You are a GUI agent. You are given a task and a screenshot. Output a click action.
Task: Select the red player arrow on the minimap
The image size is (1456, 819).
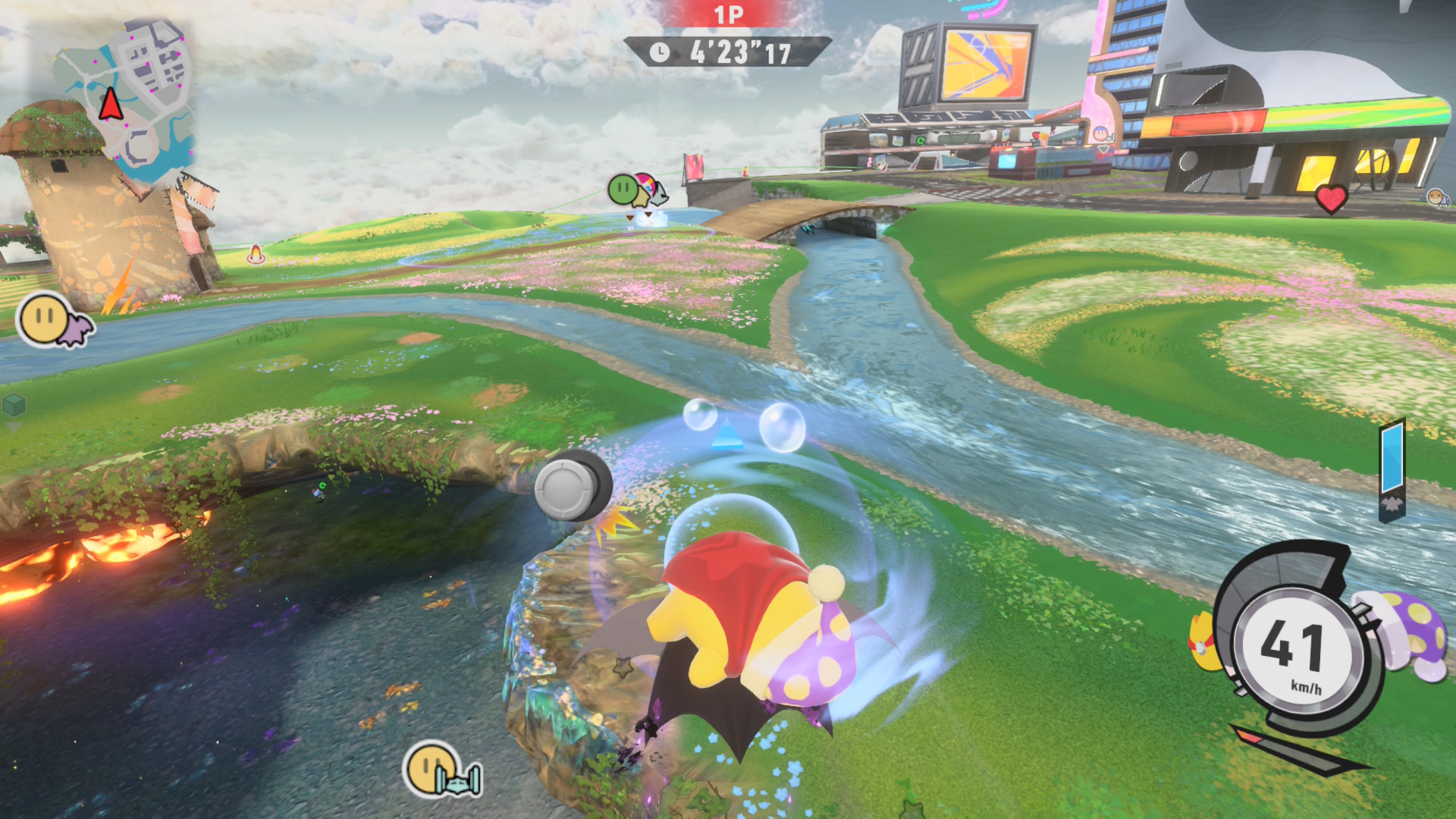111,104
